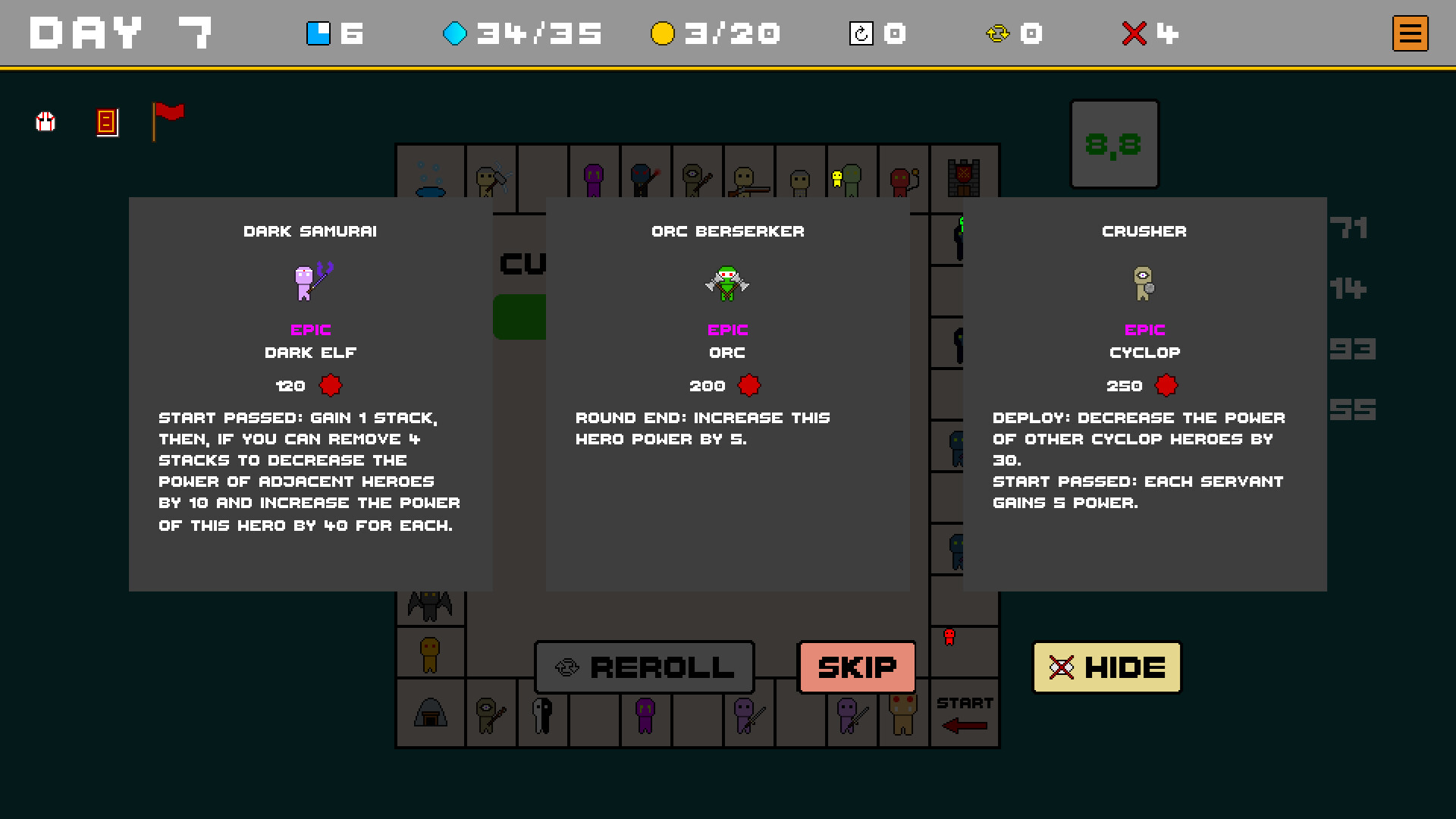This screenshot has width=1456, height=819.
Task: Toggle the Orc Berserker card selection
Action: point(727,318)
